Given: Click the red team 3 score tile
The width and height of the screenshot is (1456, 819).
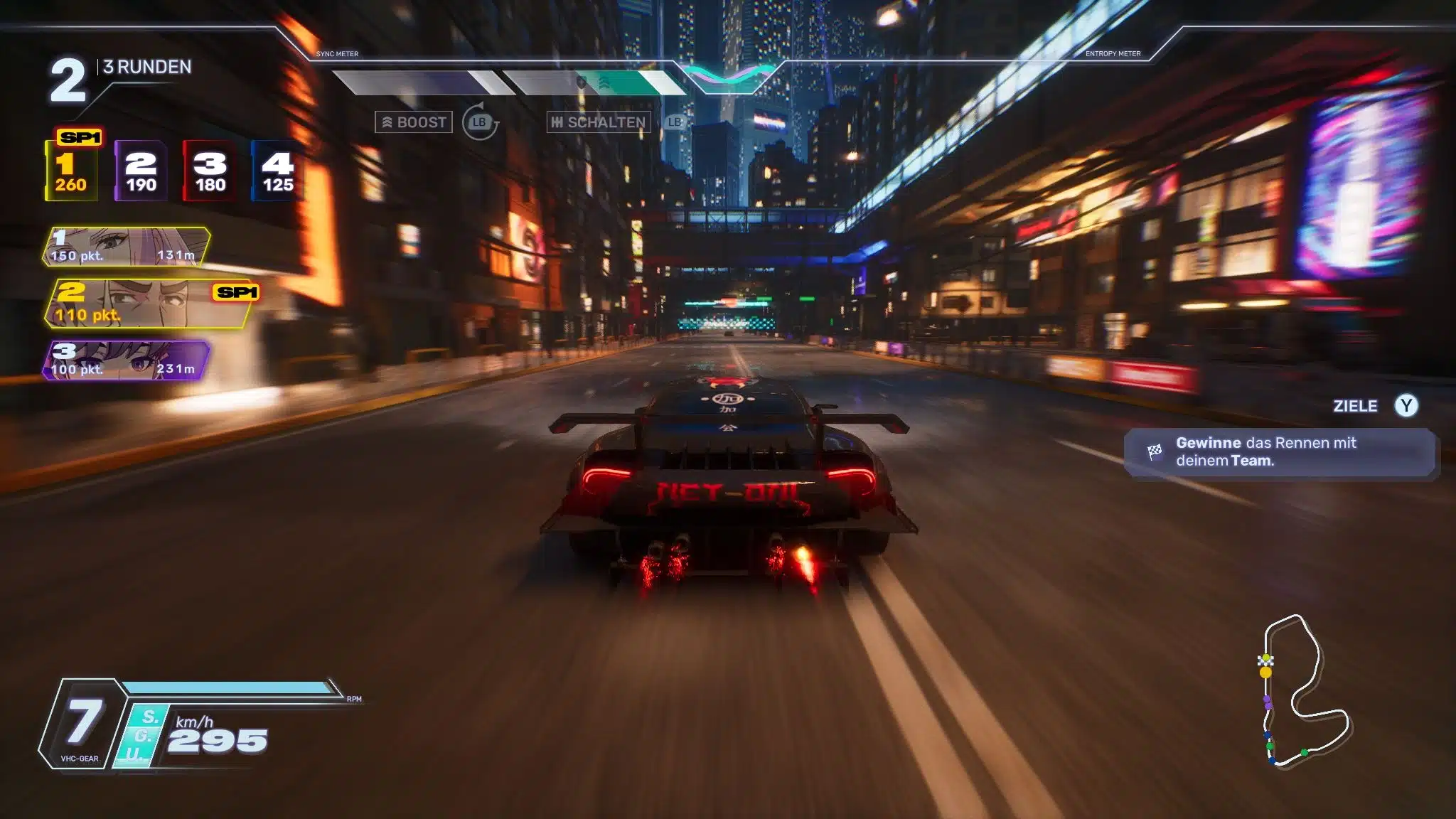Looking at the screenshot, I should 210,171.
